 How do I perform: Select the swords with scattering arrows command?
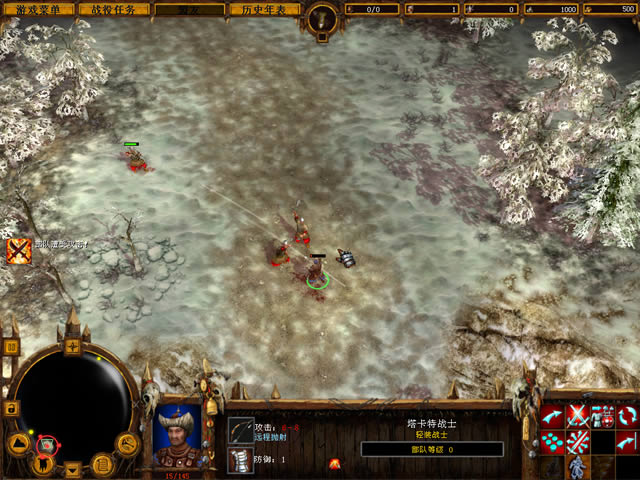[578, 441]
